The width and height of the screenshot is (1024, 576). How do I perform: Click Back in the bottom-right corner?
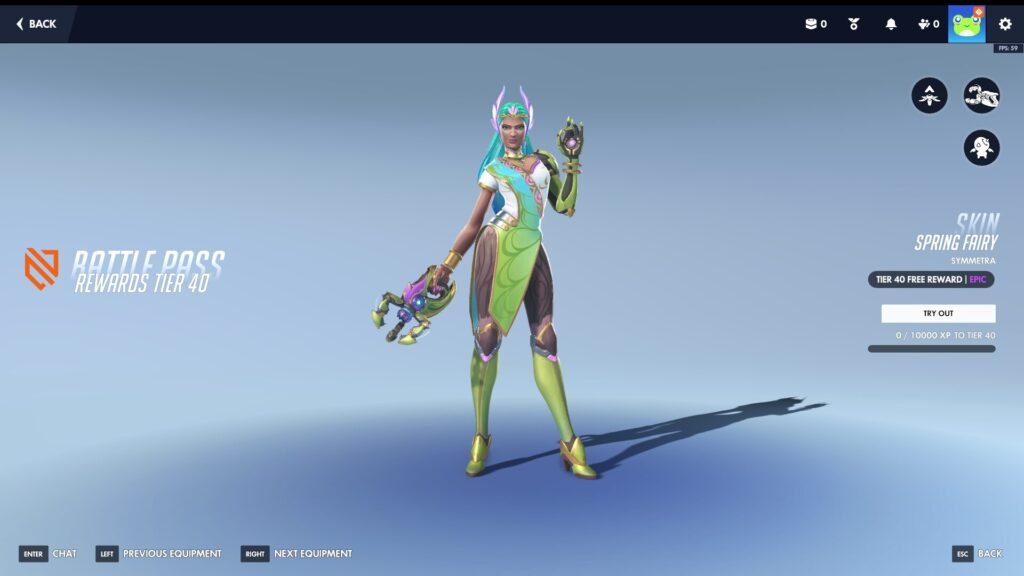tap(976, 553)
